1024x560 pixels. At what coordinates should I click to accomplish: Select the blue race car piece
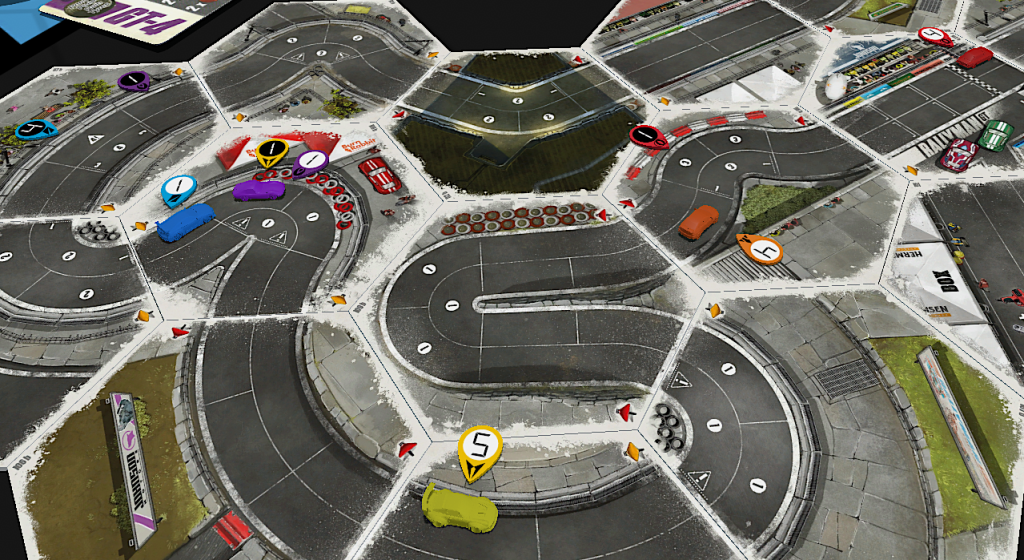[x=186, y=222]
